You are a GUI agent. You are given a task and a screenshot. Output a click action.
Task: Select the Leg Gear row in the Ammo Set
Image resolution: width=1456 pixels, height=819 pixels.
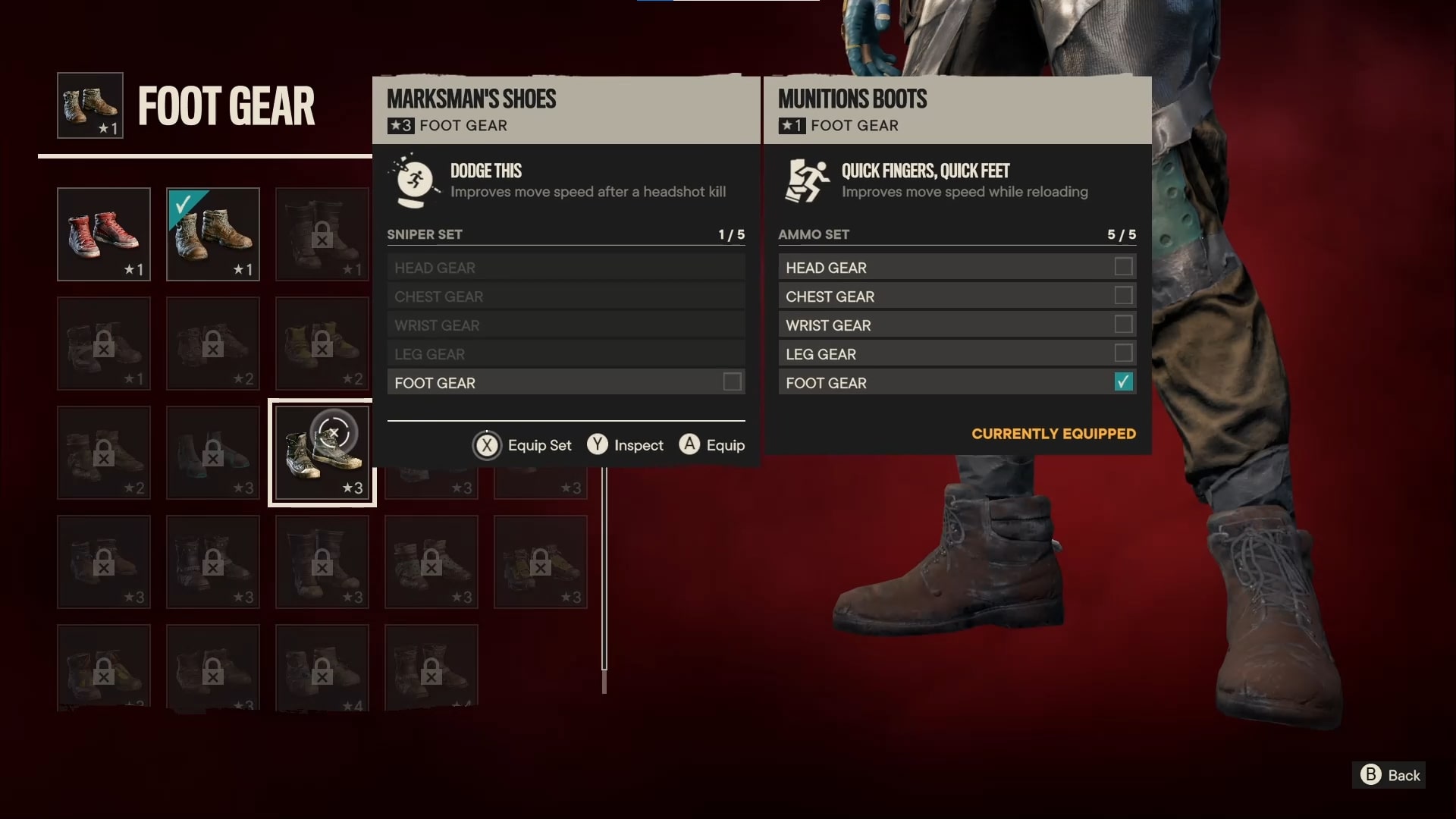957,353
